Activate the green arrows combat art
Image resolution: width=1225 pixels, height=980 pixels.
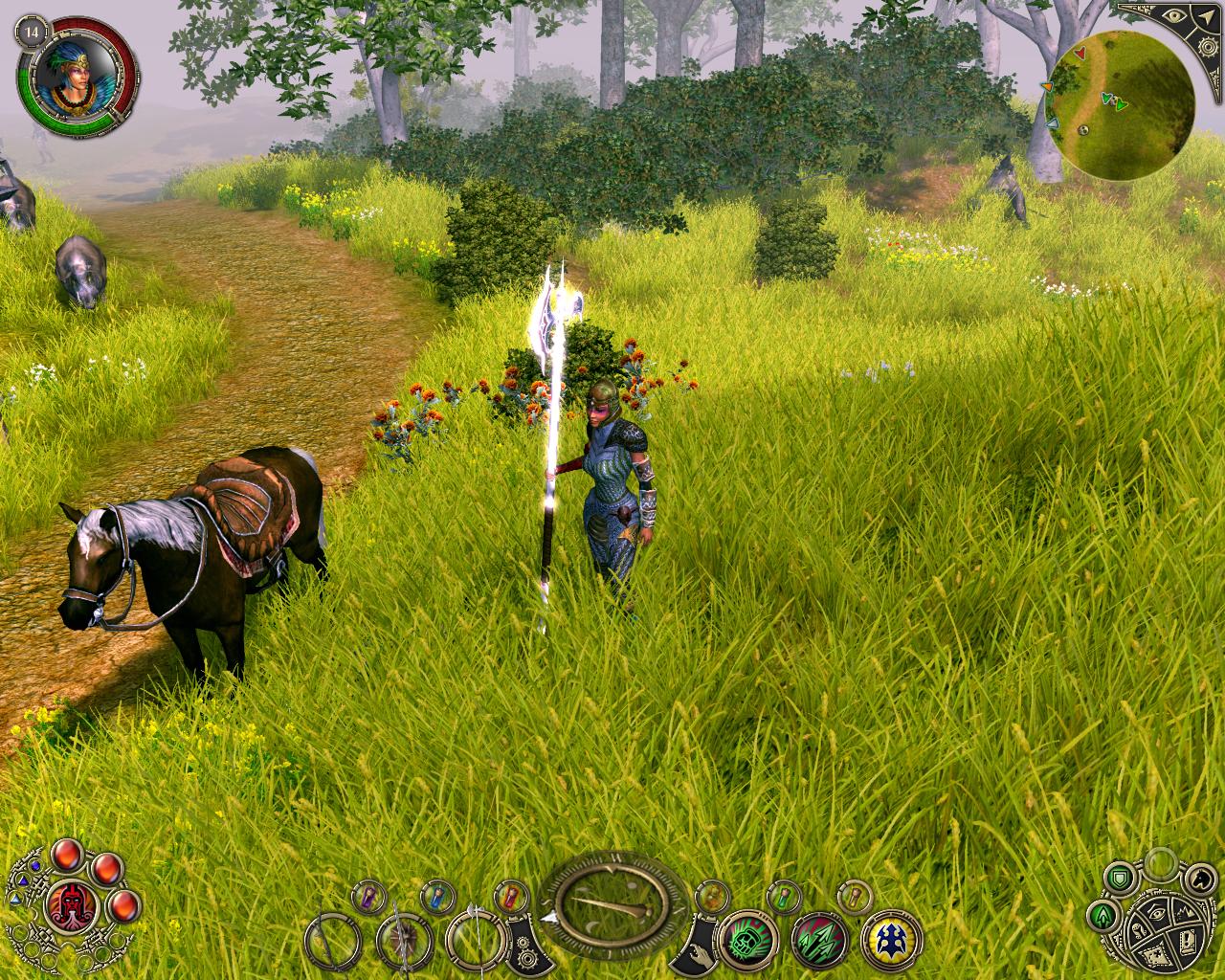pos(819,940)
